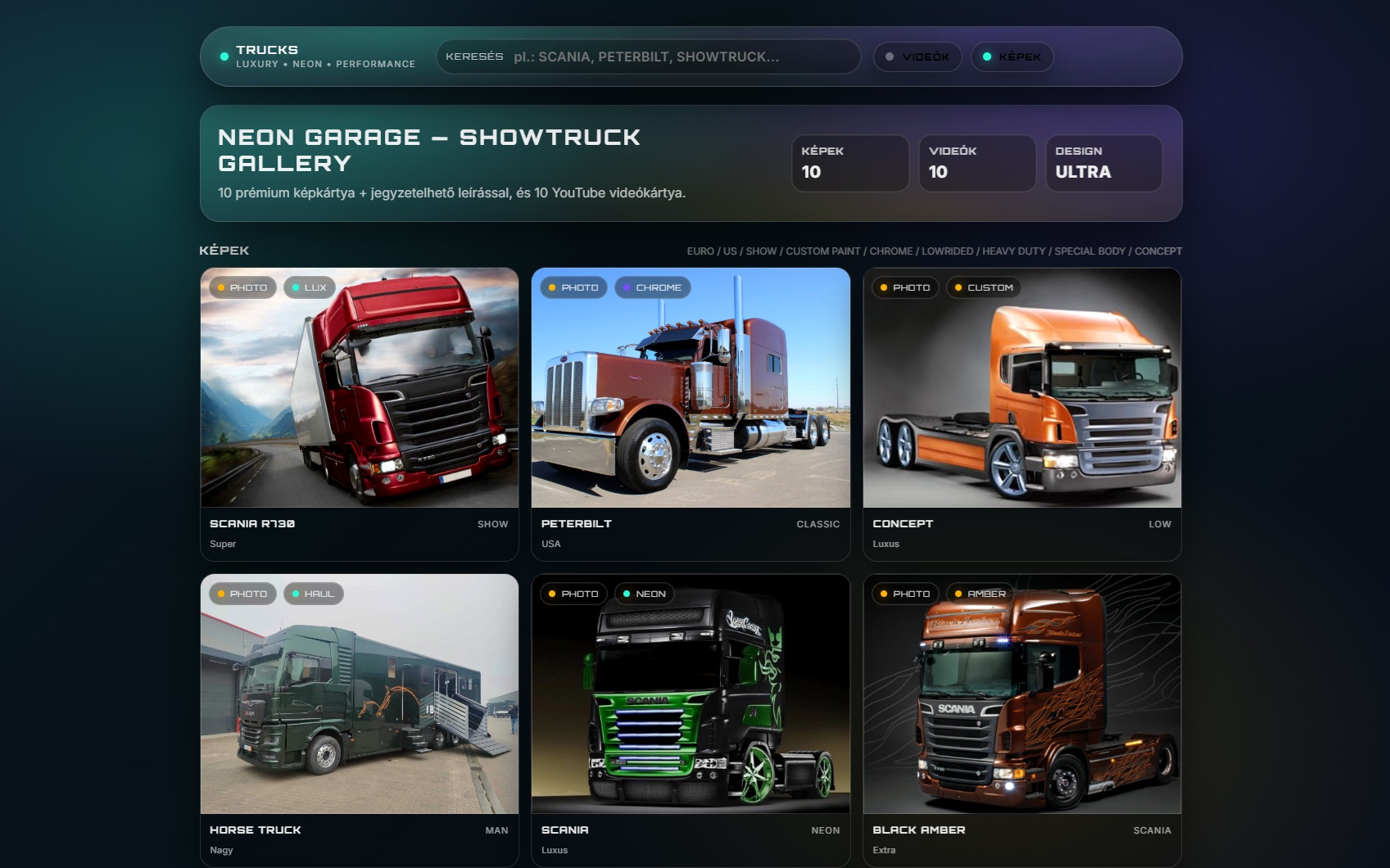This screenshot has width=1390, height=868.
Task: Click the CUSTOM tag on Concept card
Action: (x=984, y=287)
